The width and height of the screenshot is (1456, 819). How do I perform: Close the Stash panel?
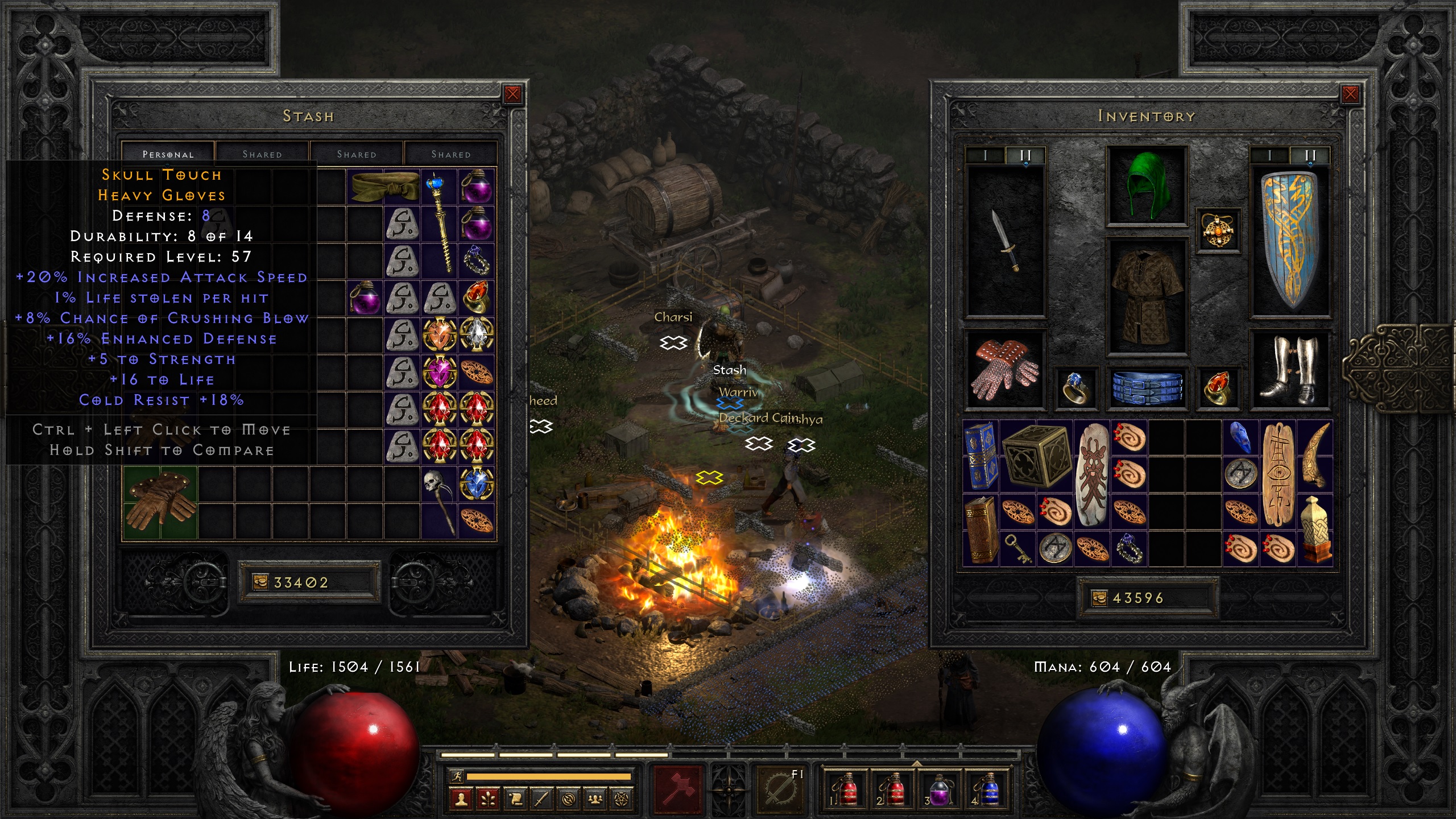[512, 94]
